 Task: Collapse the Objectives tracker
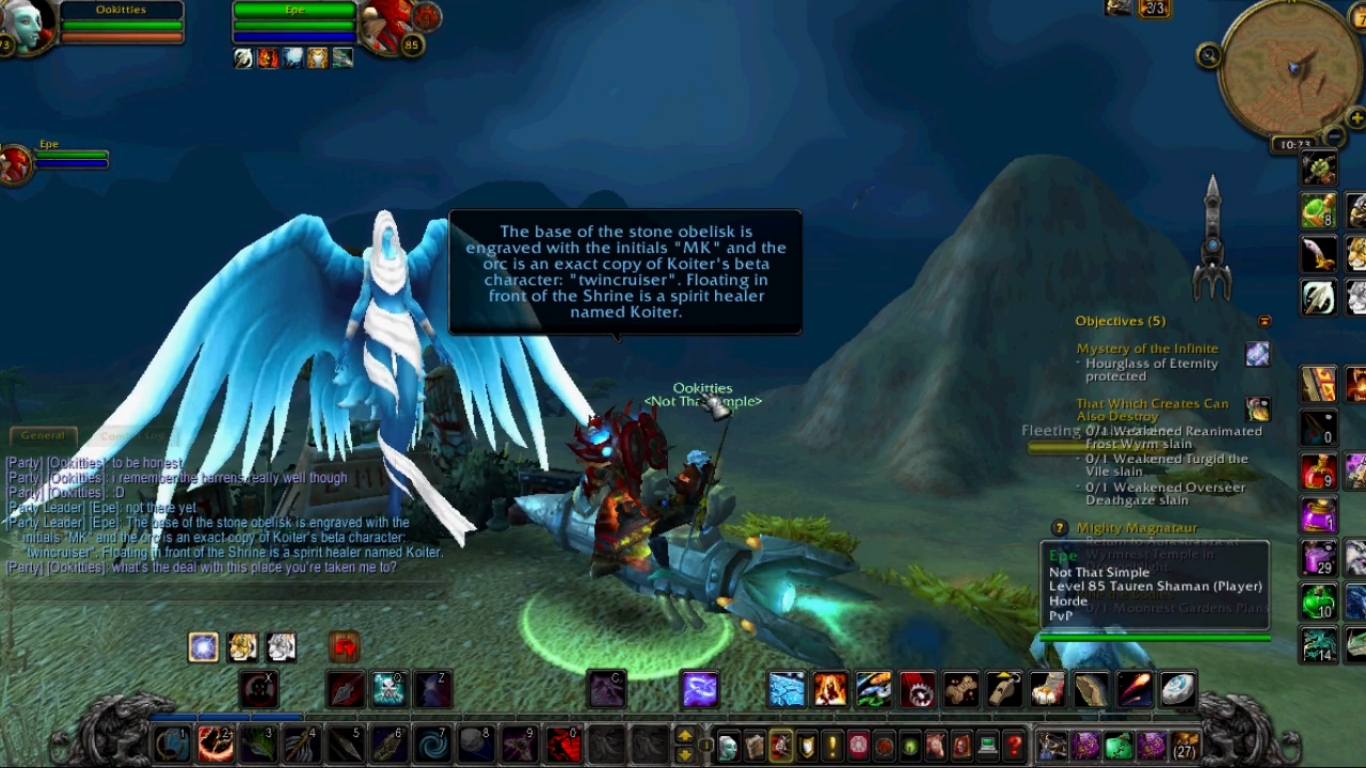(1264, 321)
